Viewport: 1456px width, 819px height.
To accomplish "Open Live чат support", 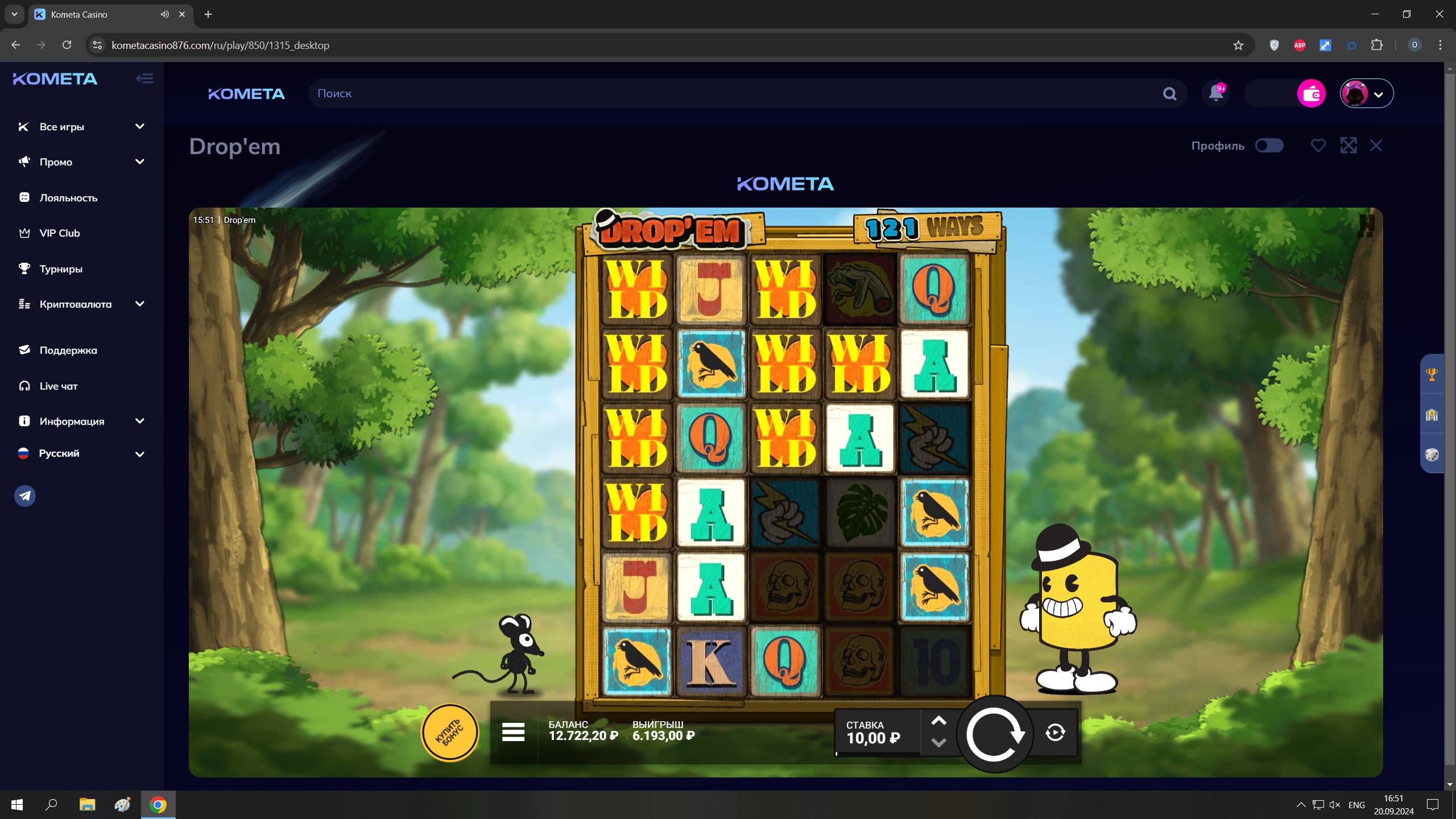I will [58, 386].
